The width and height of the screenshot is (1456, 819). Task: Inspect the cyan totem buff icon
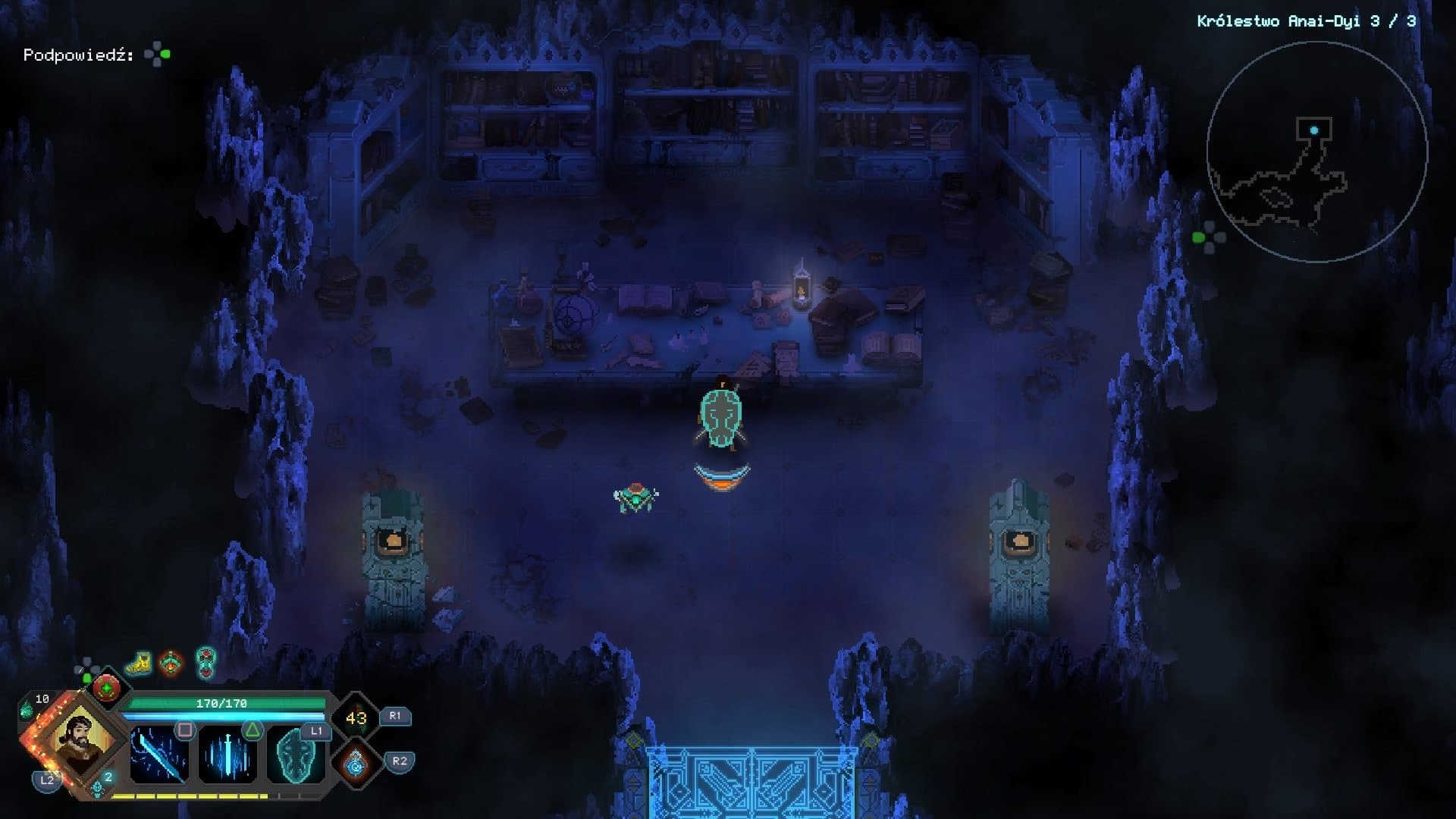point(206,662)
